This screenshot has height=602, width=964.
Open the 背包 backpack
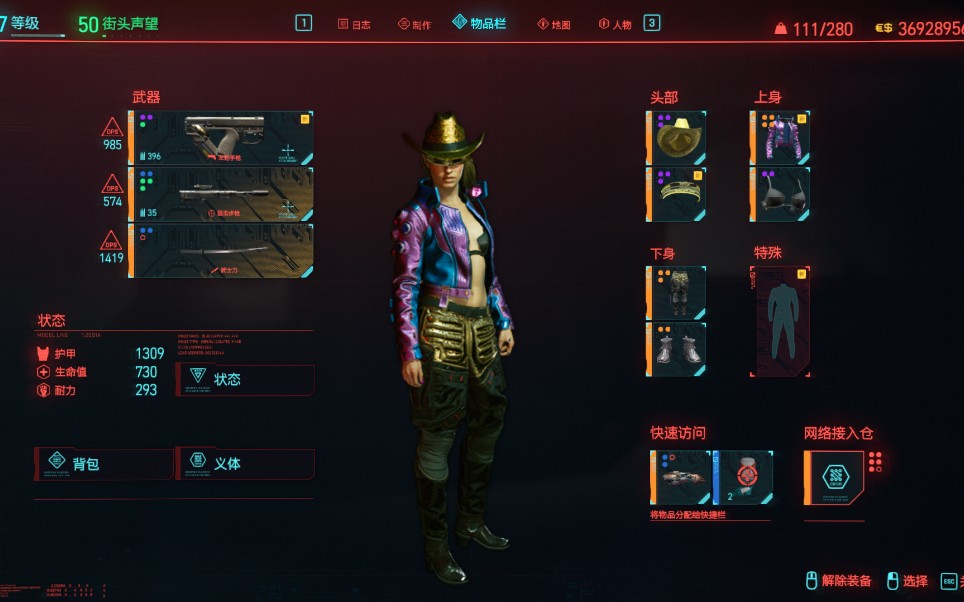tap(103, 464)
